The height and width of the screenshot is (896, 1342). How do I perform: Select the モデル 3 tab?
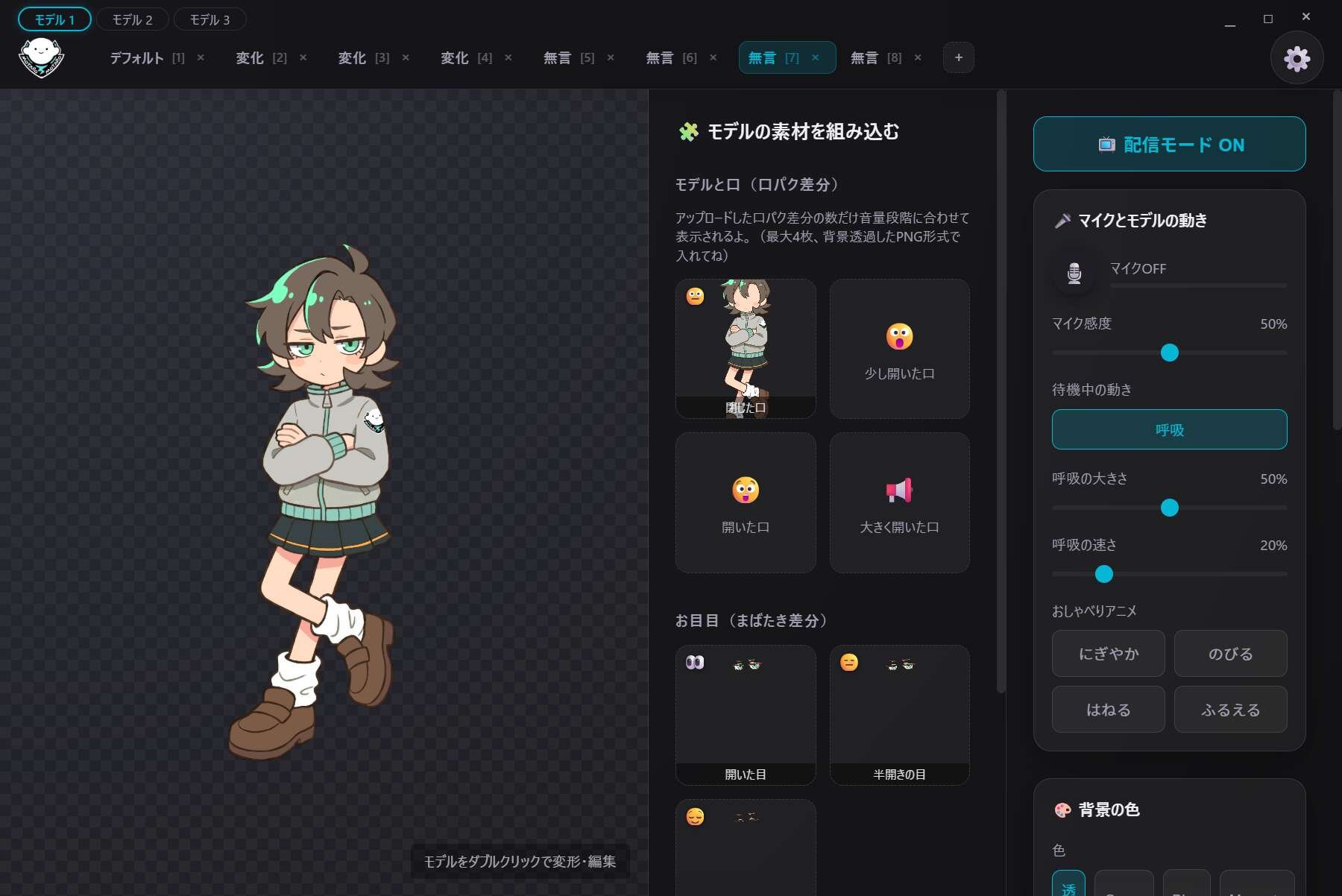coord(210,19)
